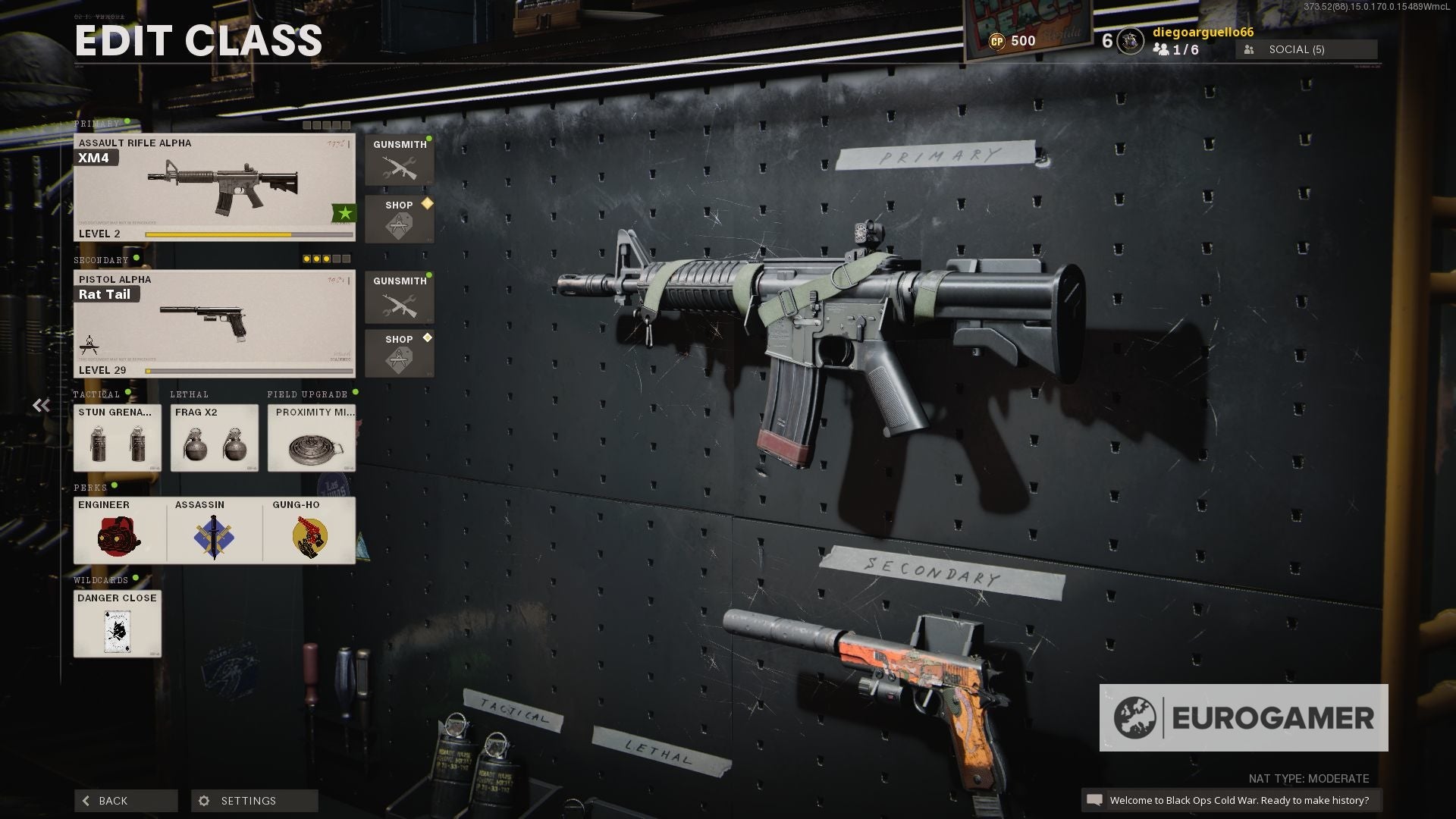Viewport: 1456px width, 819px height.
Task: Open the Gunsmith for the Rat Tail
Action: 399,297
